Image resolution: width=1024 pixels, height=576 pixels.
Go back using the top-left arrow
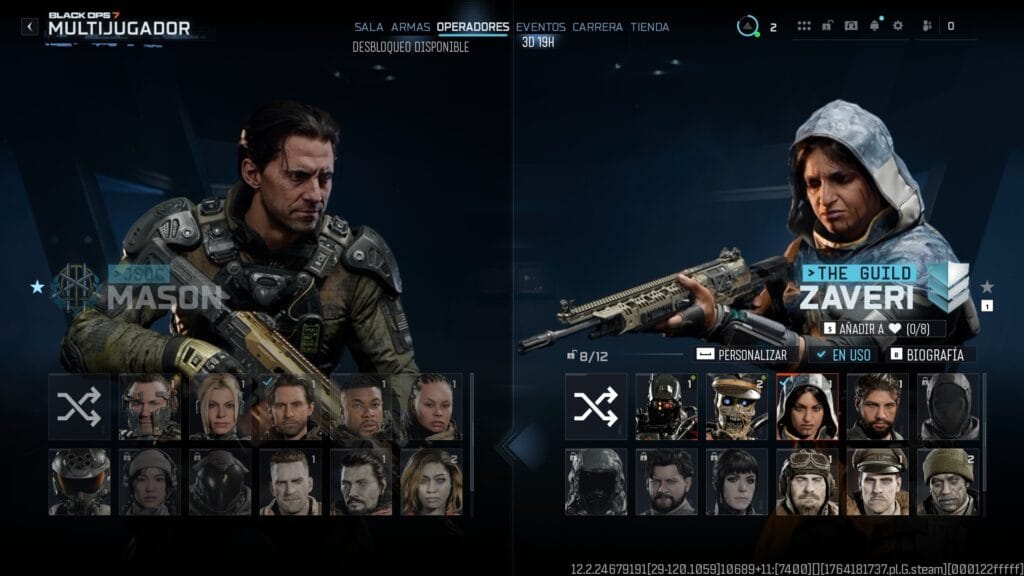30,27
